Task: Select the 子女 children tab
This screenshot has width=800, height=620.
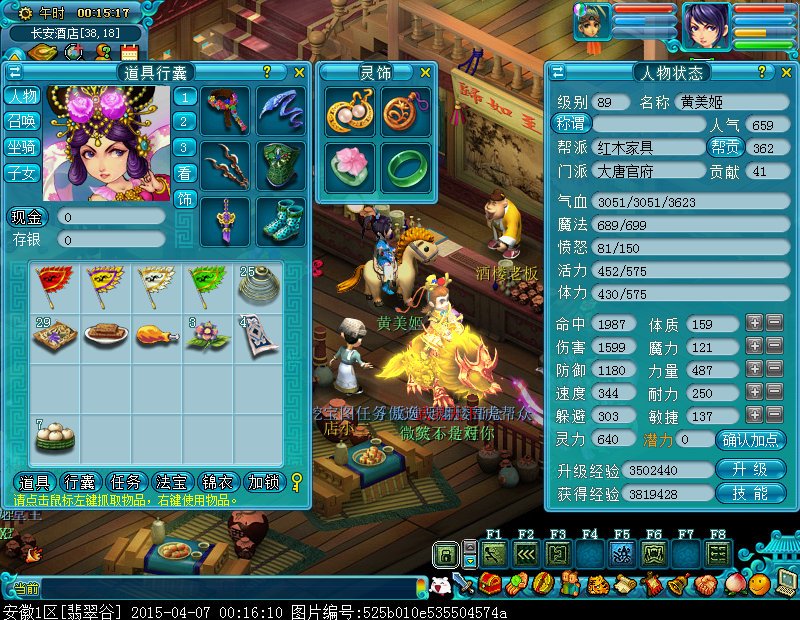Action: pos(22,173)
